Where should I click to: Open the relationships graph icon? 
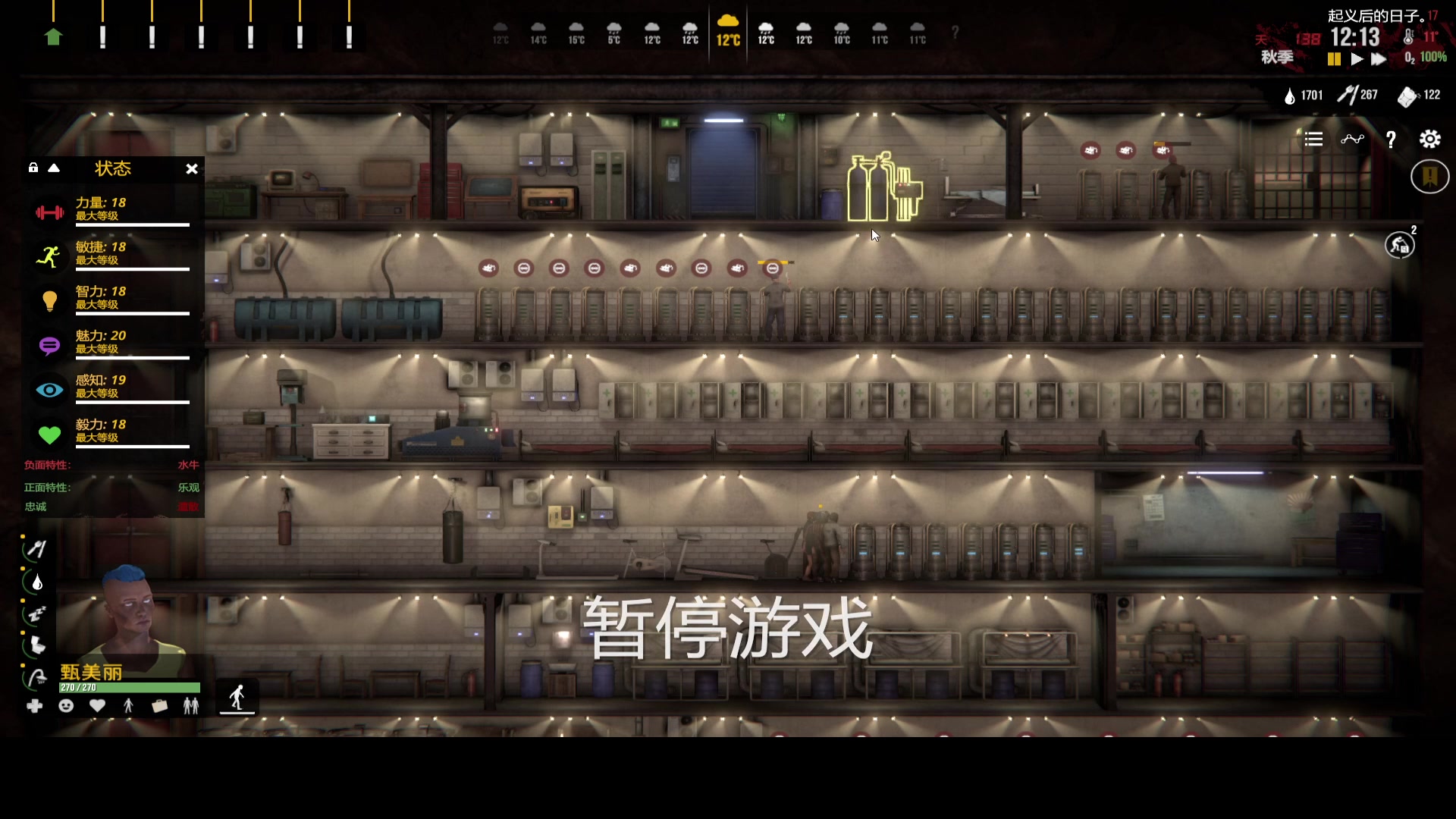click(x=1354, y=139)
